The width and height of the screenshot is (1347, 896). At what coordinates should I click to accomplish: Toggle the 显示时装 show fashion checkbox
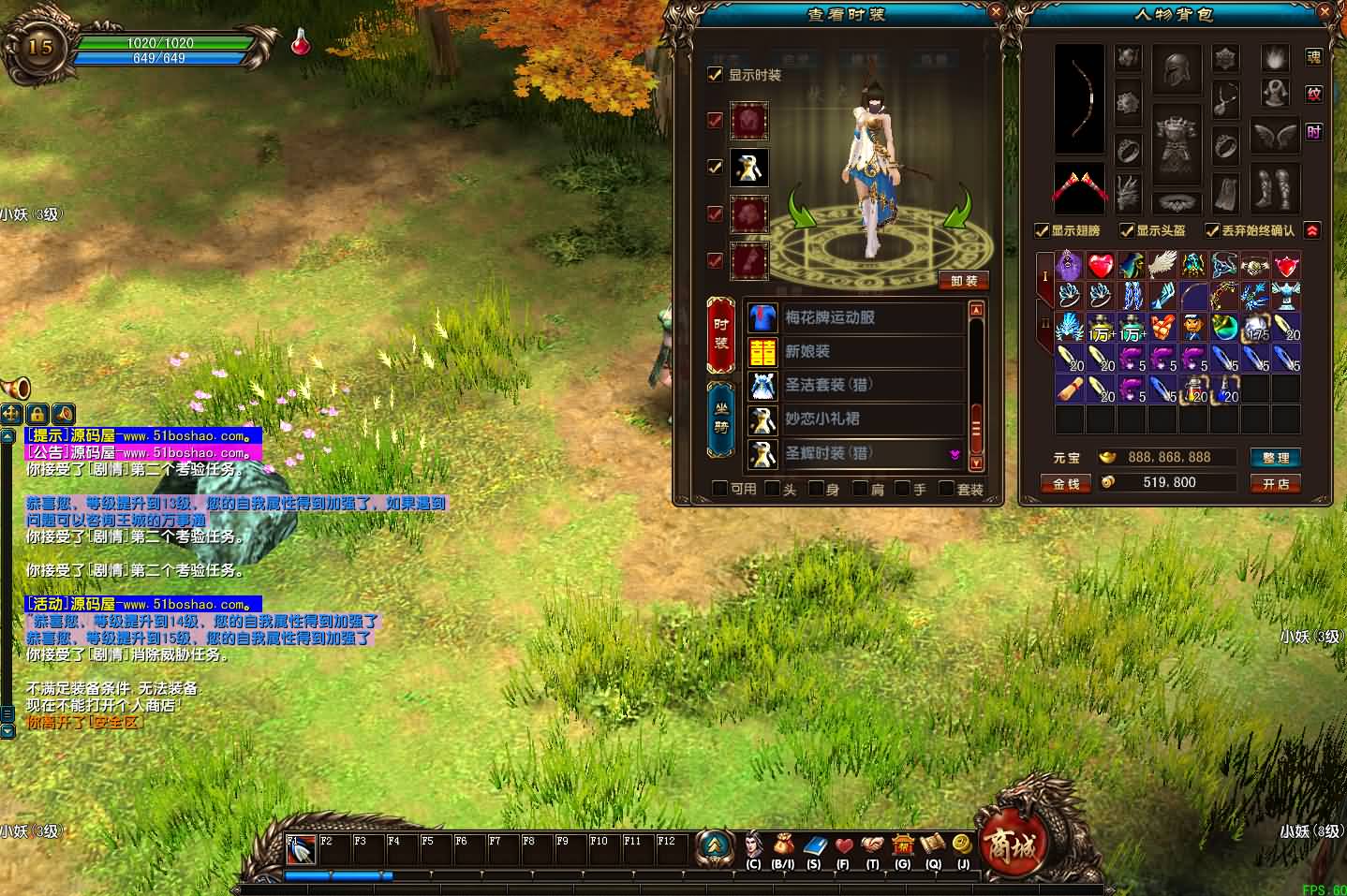point(715,75)
